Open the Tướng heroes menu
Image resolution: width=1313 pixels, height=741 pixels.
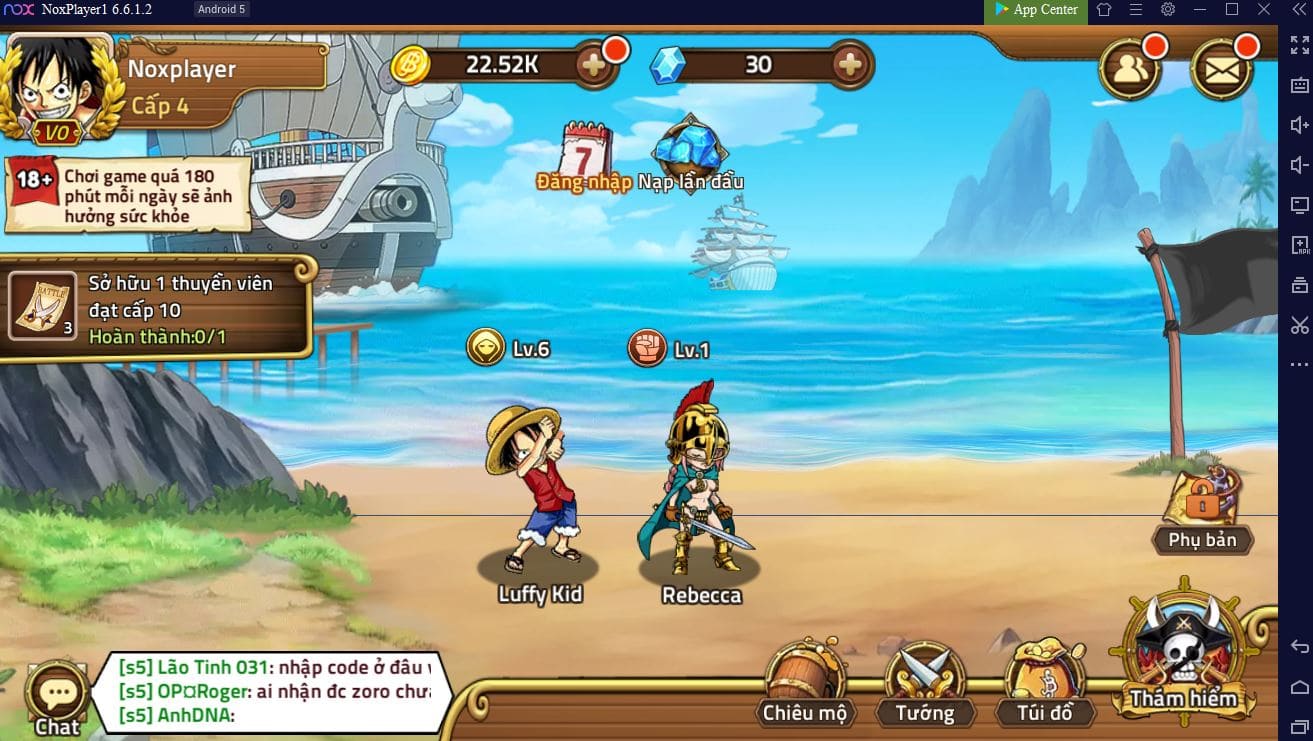click(924, 685)
